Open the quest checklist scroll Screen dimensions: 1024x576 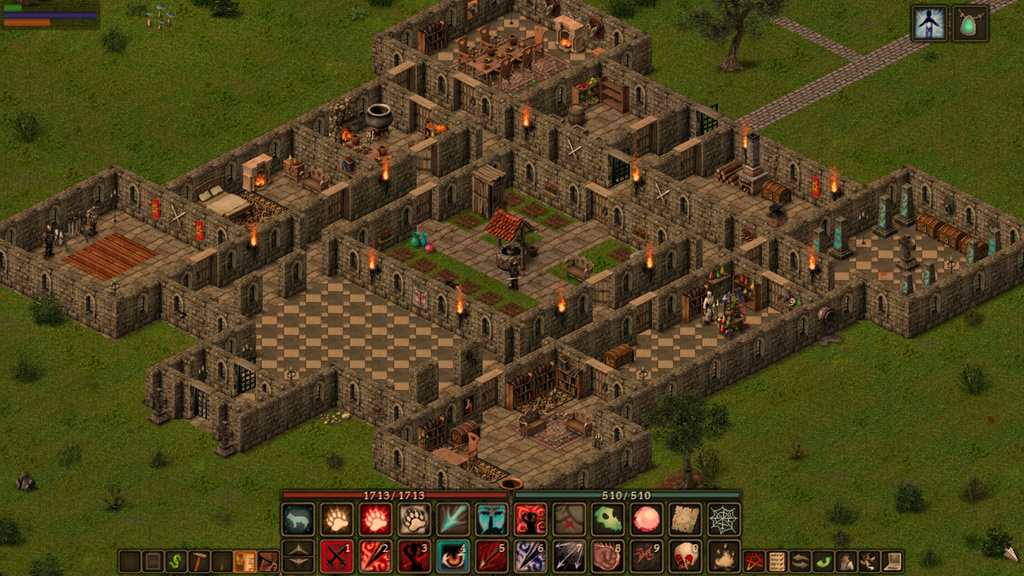pos(777,561)
